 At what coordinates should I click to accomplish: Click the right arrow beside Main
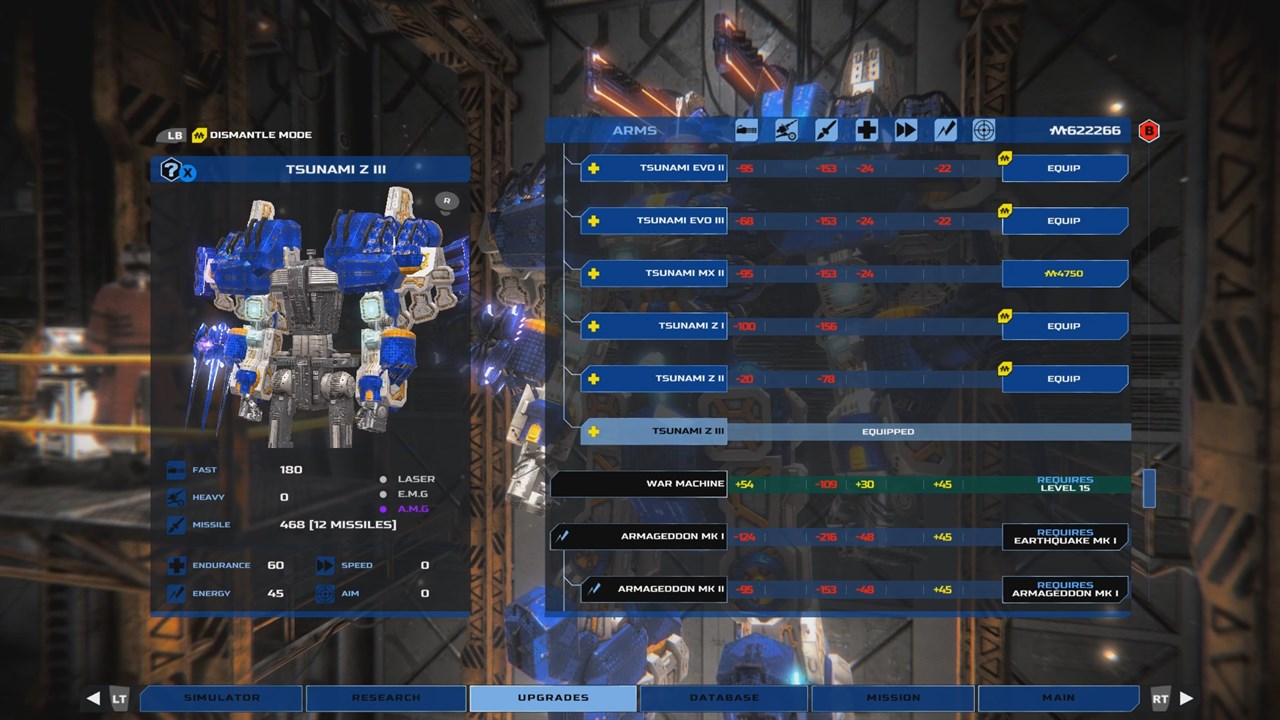click(x=1187, y=698)
